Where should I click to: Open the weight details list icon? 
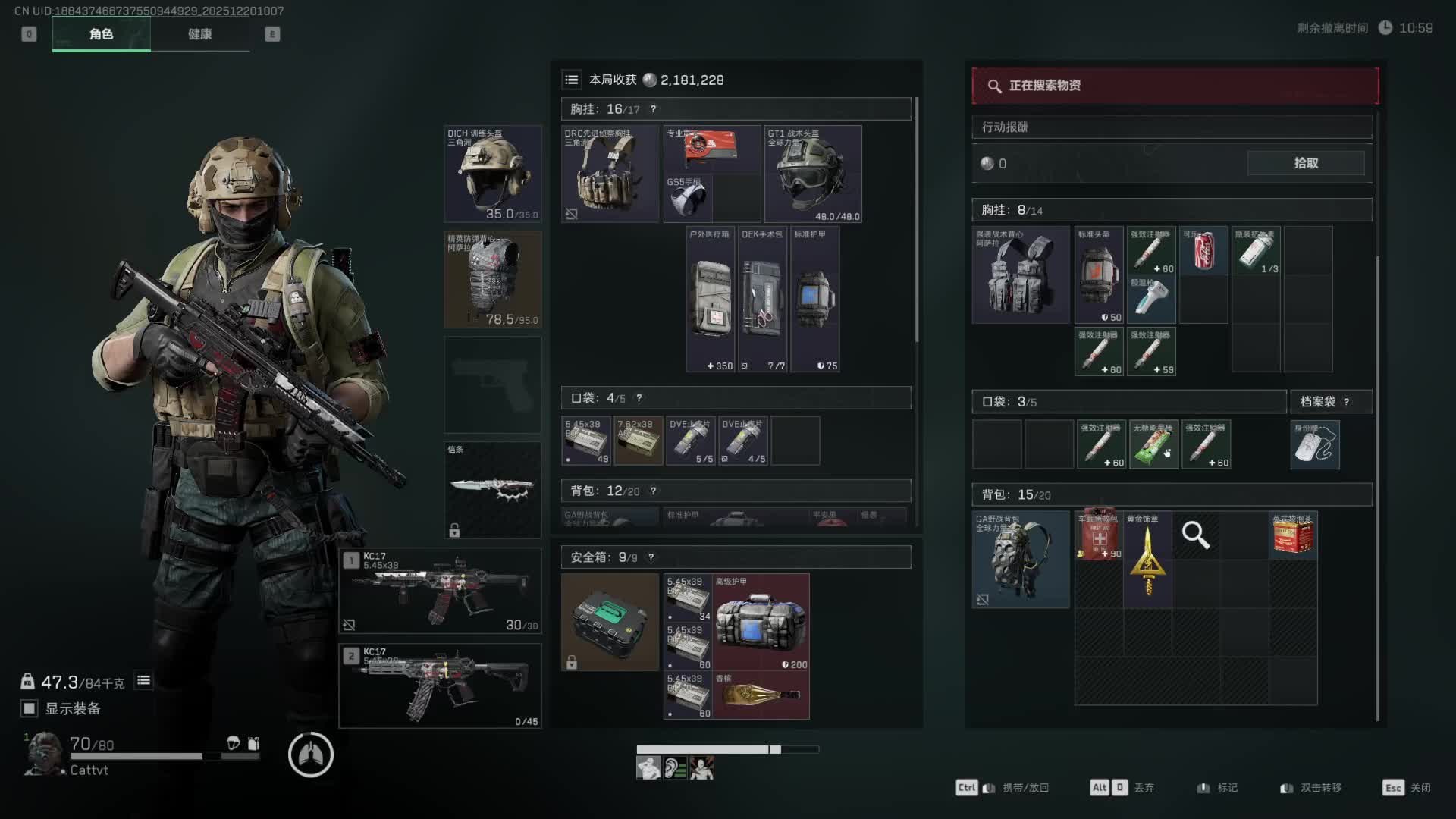(x=143, y=681)
